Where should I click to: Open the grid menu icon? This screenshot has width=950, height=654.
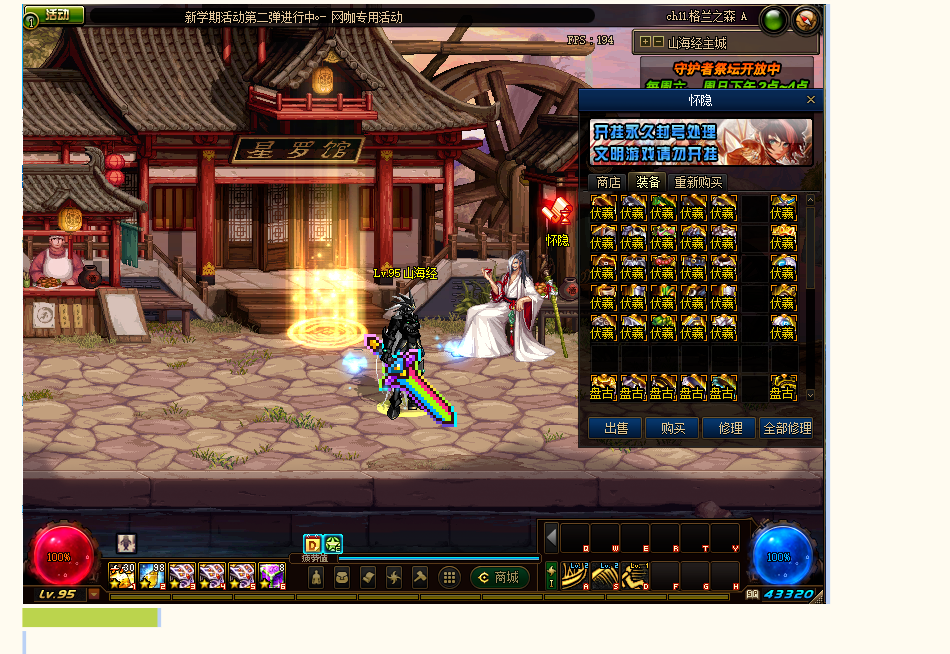pyautogui.click(x=450, y=578)
